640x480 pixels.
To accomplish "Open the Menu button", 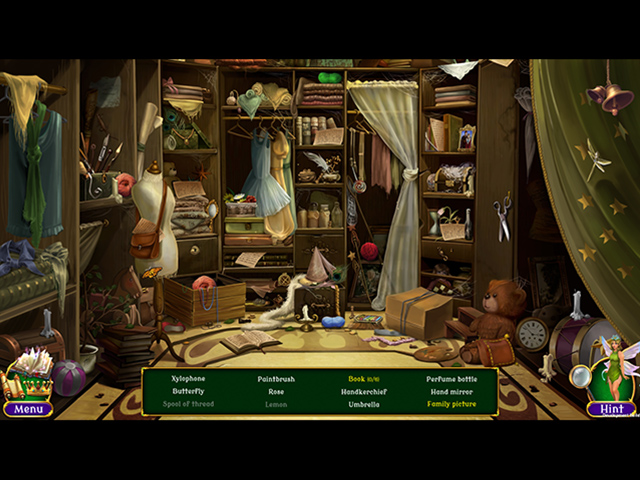I will pos(27,409).
